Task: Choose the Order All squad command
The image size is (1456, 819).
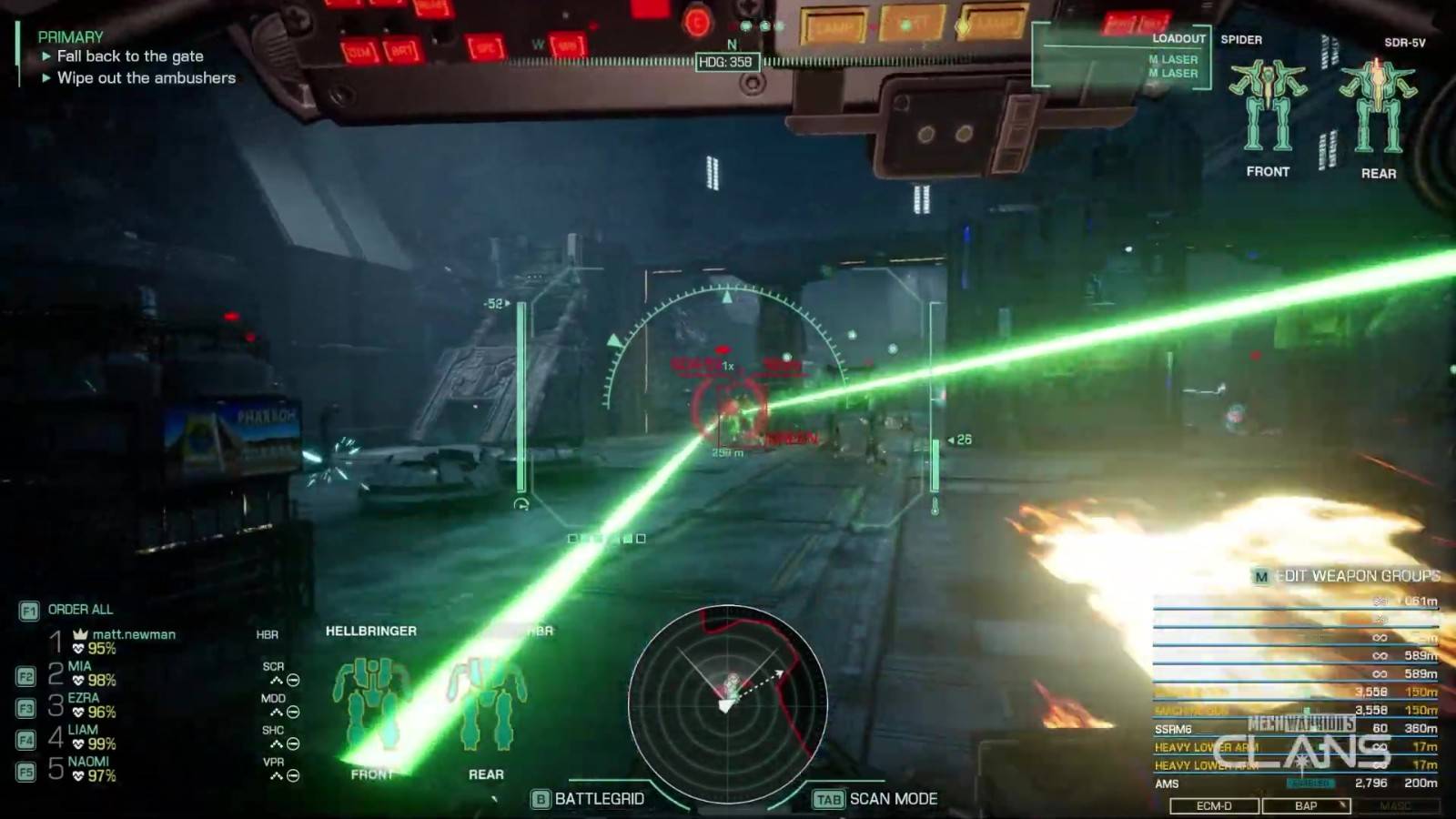Action: [x=80, y=610]
